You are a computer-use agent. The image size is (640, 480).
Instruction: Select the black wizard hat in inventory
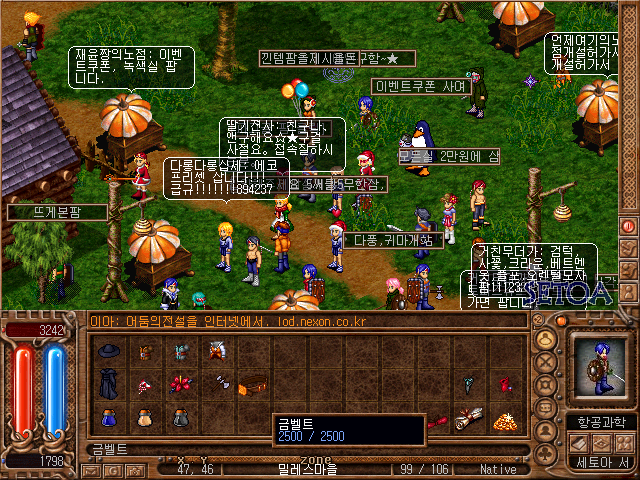108,350
